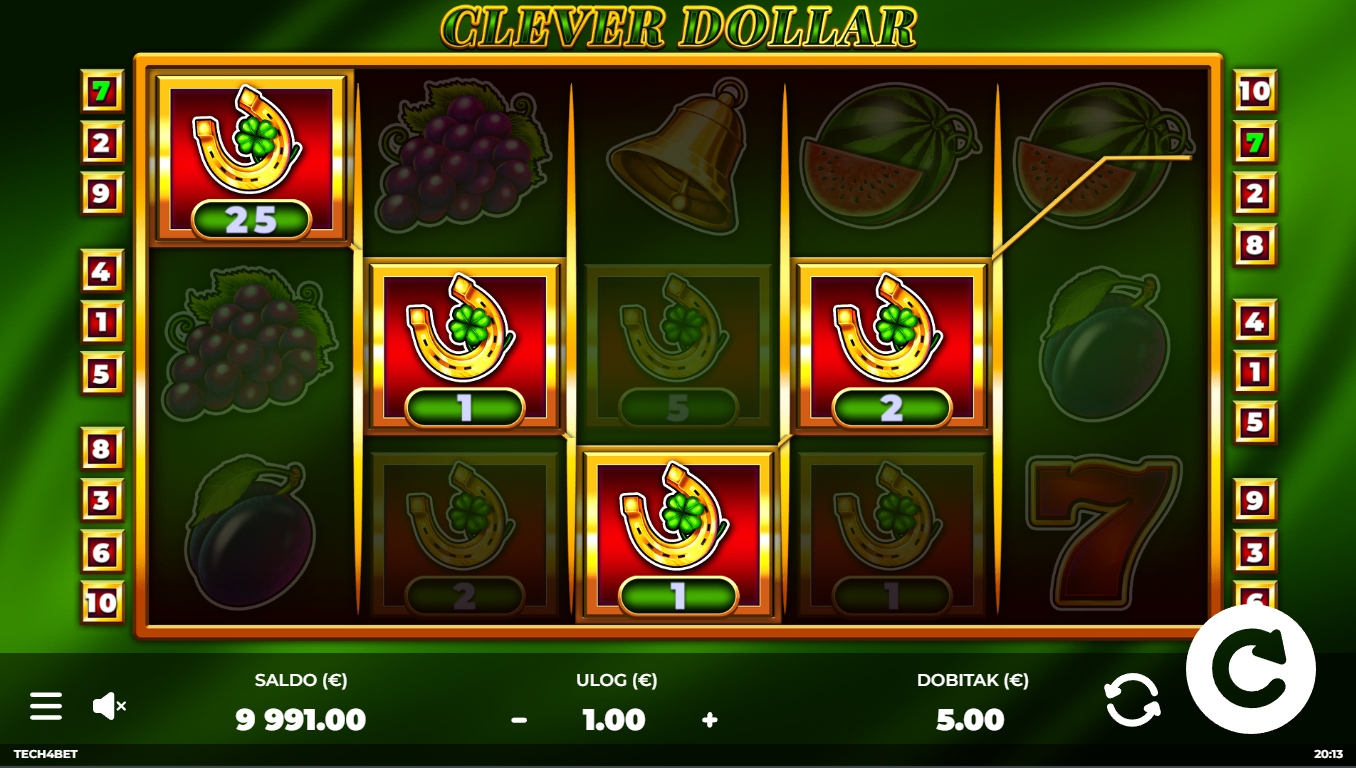Enable autoplay with the circular arrows icon
1356x768 pixels.
[1133, 699]
